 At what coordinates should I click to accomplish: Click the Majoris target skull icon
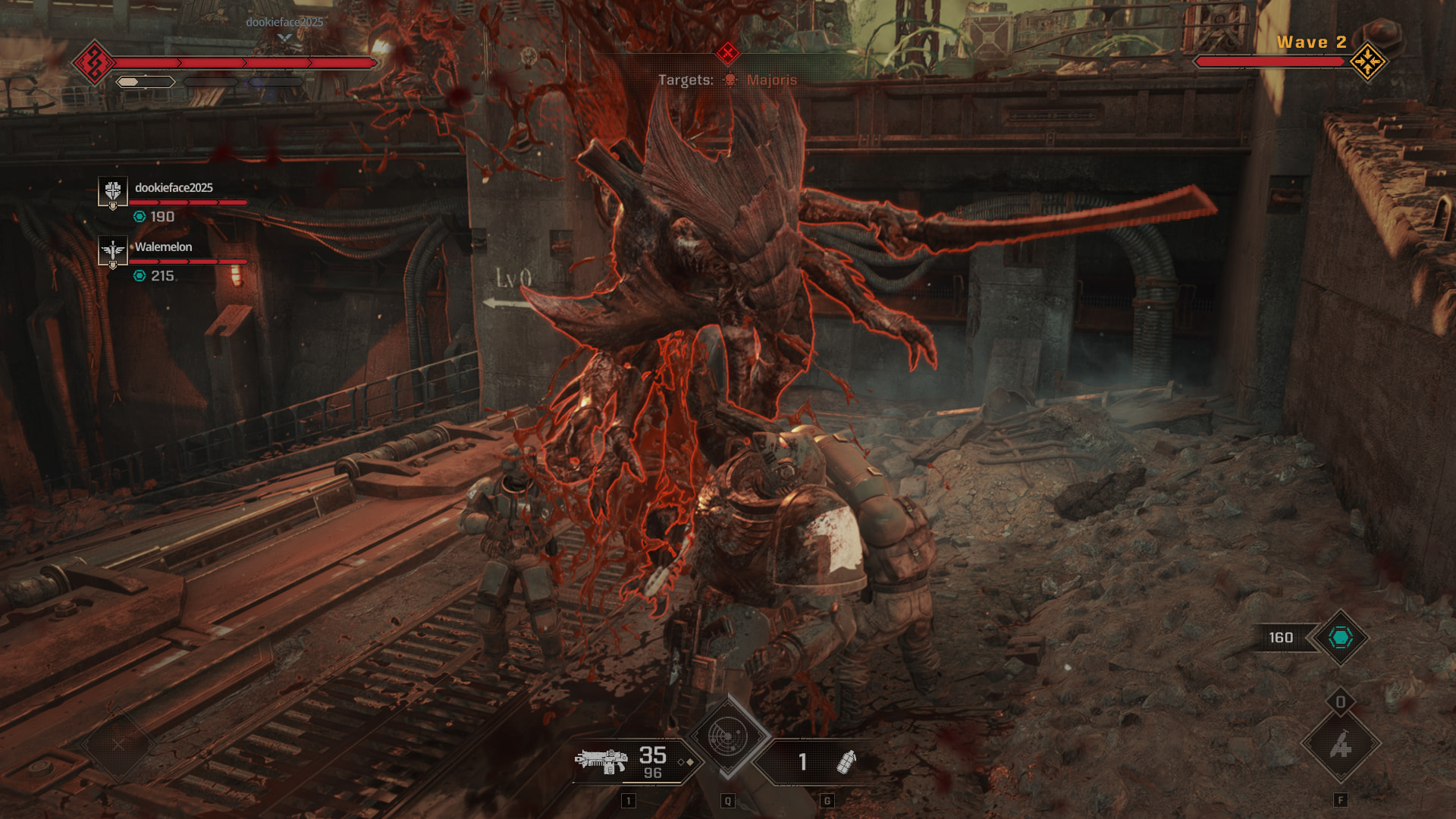(x=730, y=80)
